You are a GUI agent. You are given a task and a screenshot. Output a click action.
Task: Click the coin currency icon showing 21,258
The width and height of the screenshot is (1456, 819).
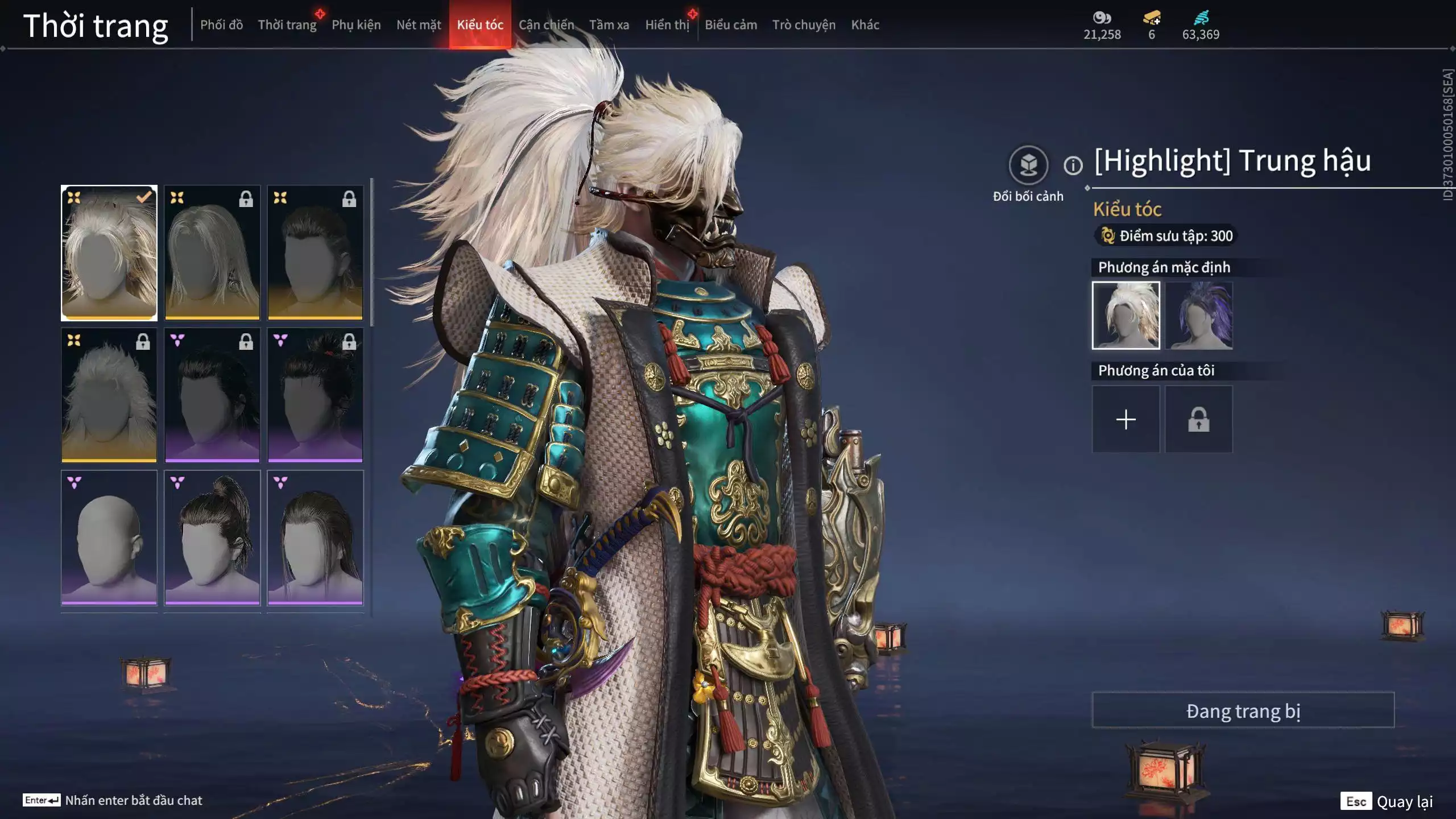click(1102, 18)
